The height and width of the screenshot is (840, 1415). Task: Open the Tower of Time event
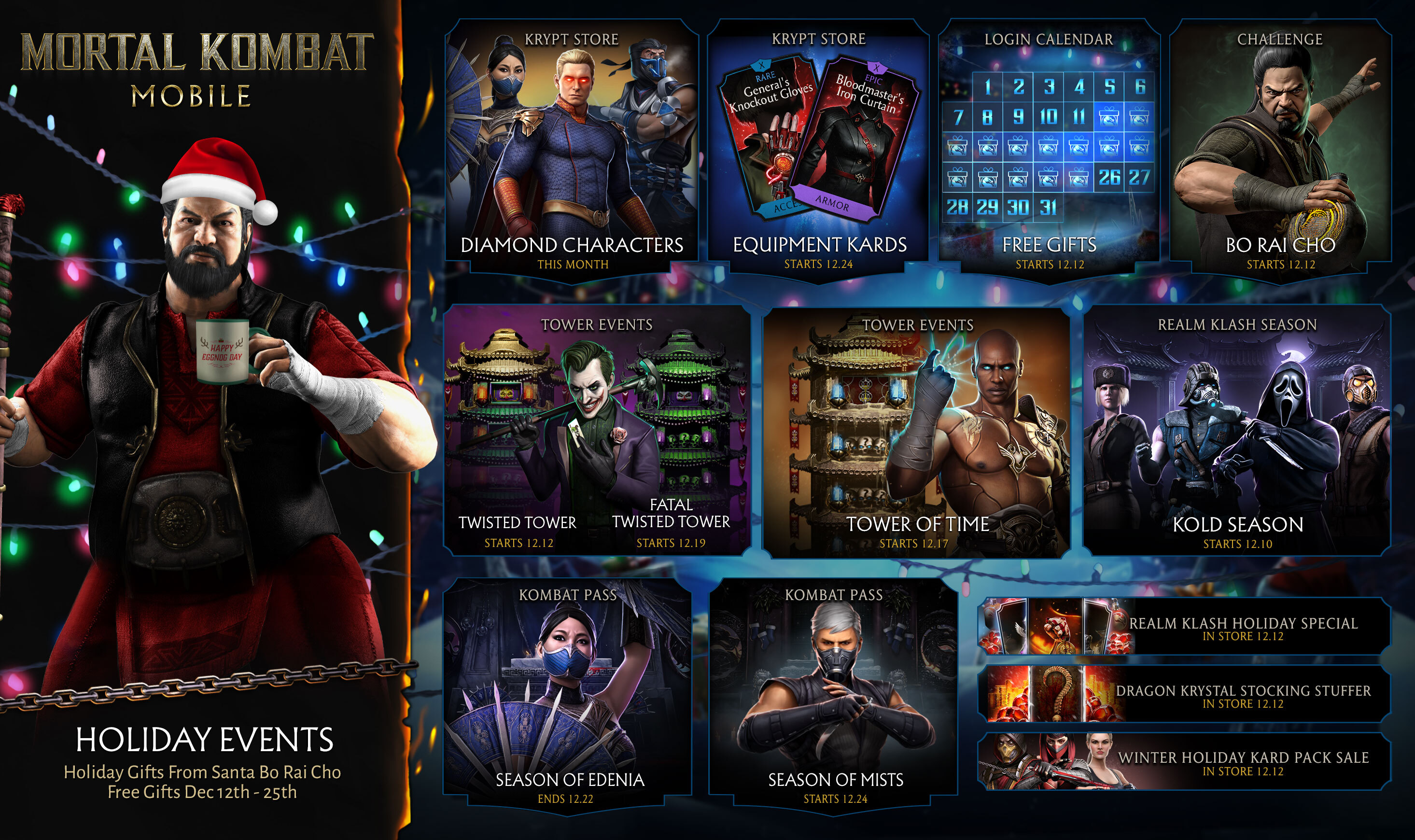coord(917,430)
